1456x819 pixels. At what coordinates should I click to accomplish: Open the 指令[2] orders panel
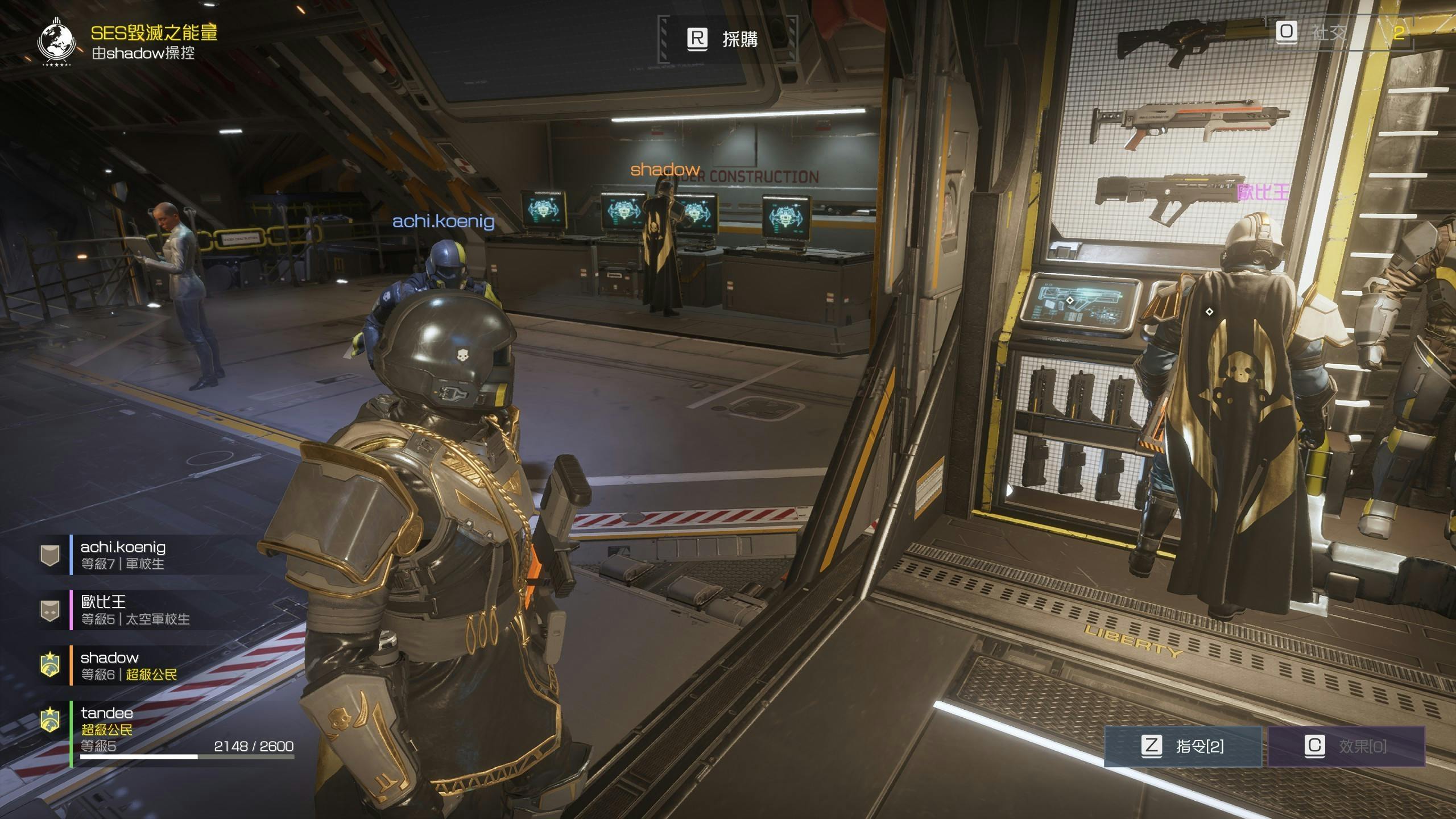1182,746
